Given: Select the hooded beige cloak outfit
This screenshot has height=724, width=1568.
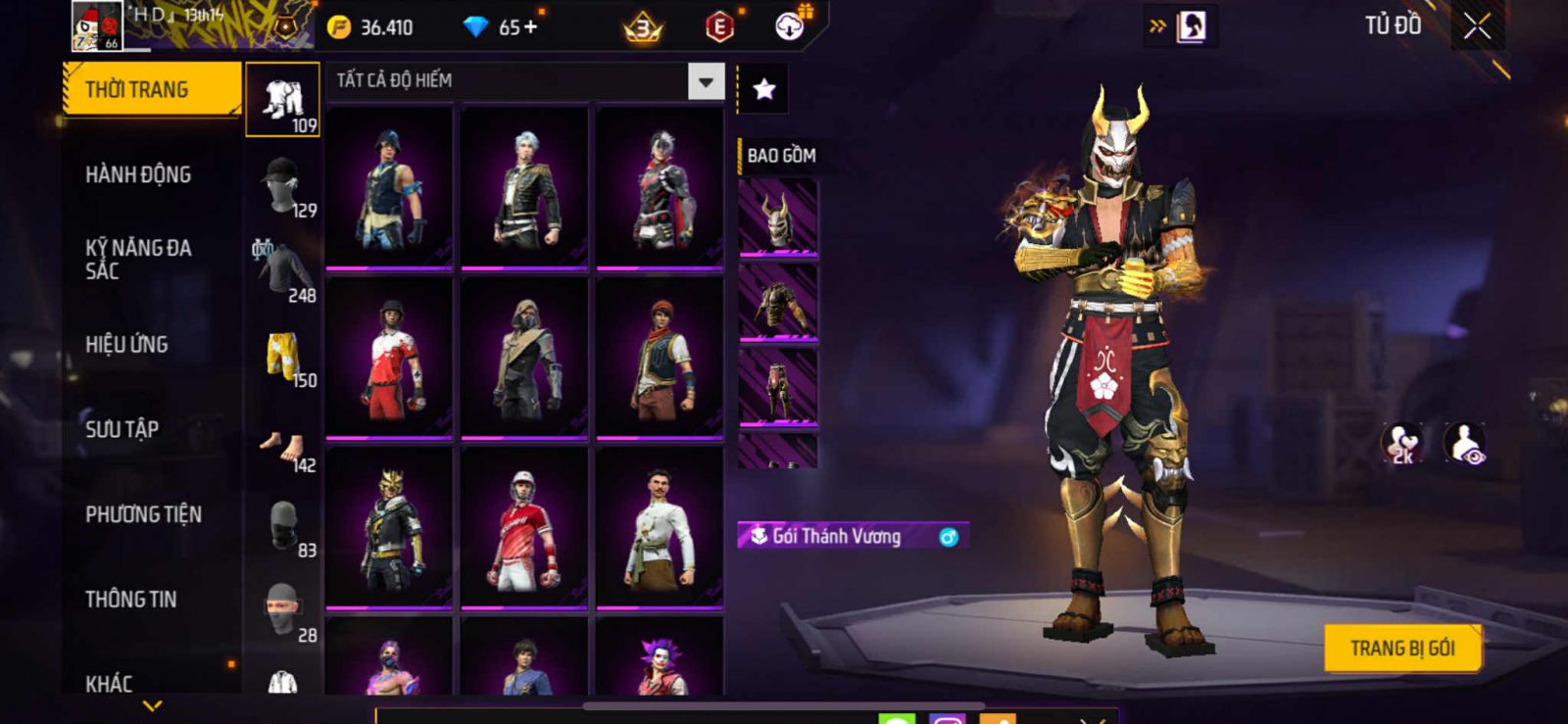Looking at the screenshot, I should 525,358.
